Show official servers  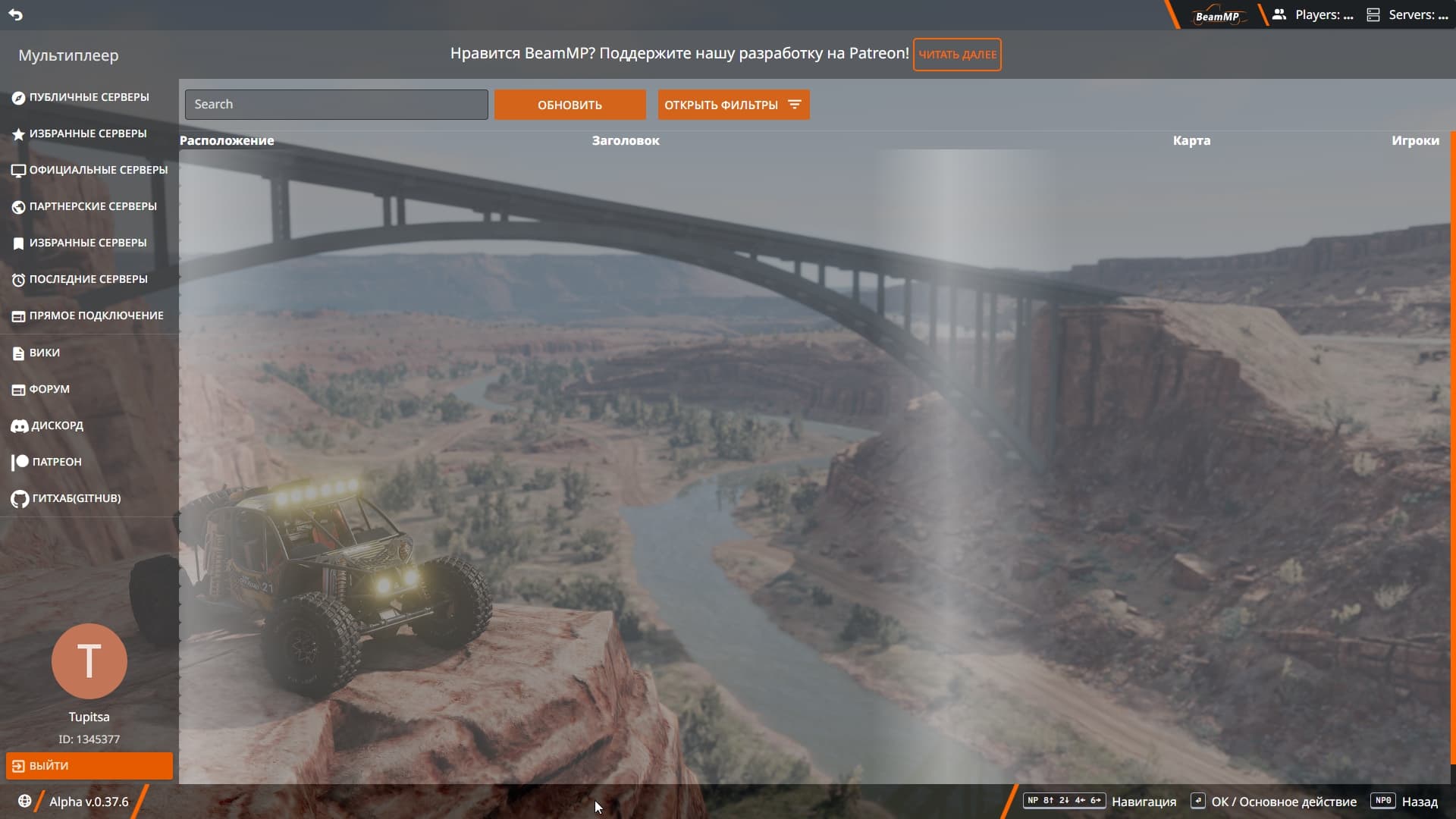coord(97,170)
